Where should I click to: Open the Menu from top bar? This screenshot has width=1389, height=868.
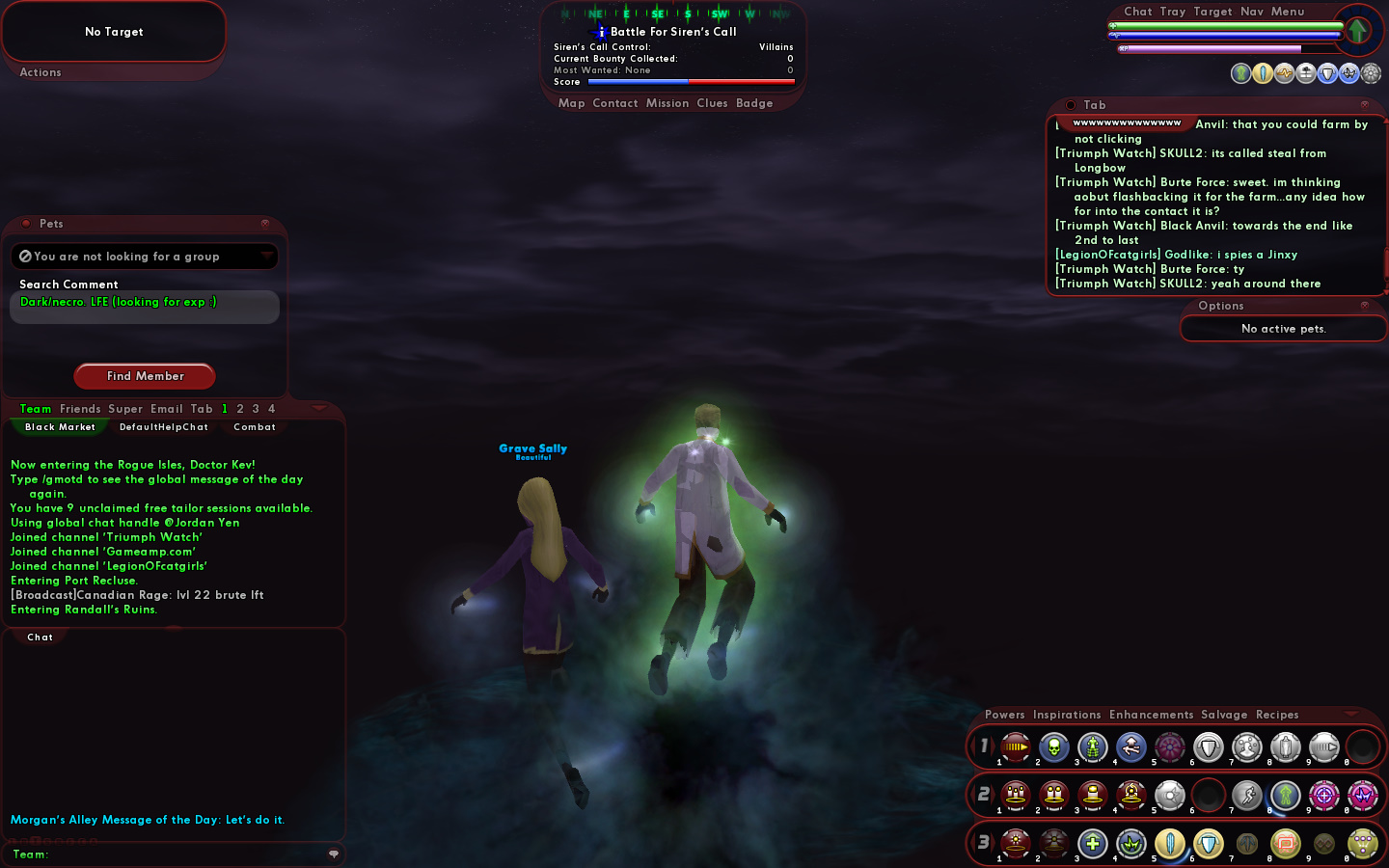tap(1288, 12)
